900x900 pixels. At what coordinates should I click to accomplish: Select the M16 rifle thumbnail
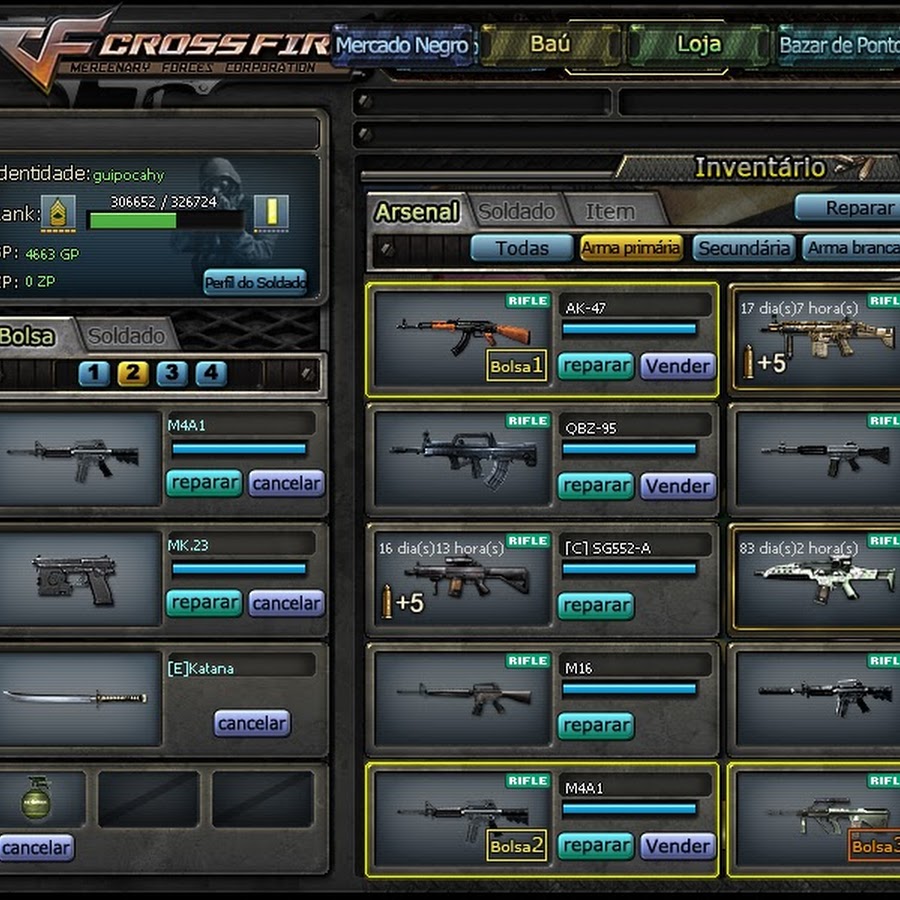tap(462, 696)
